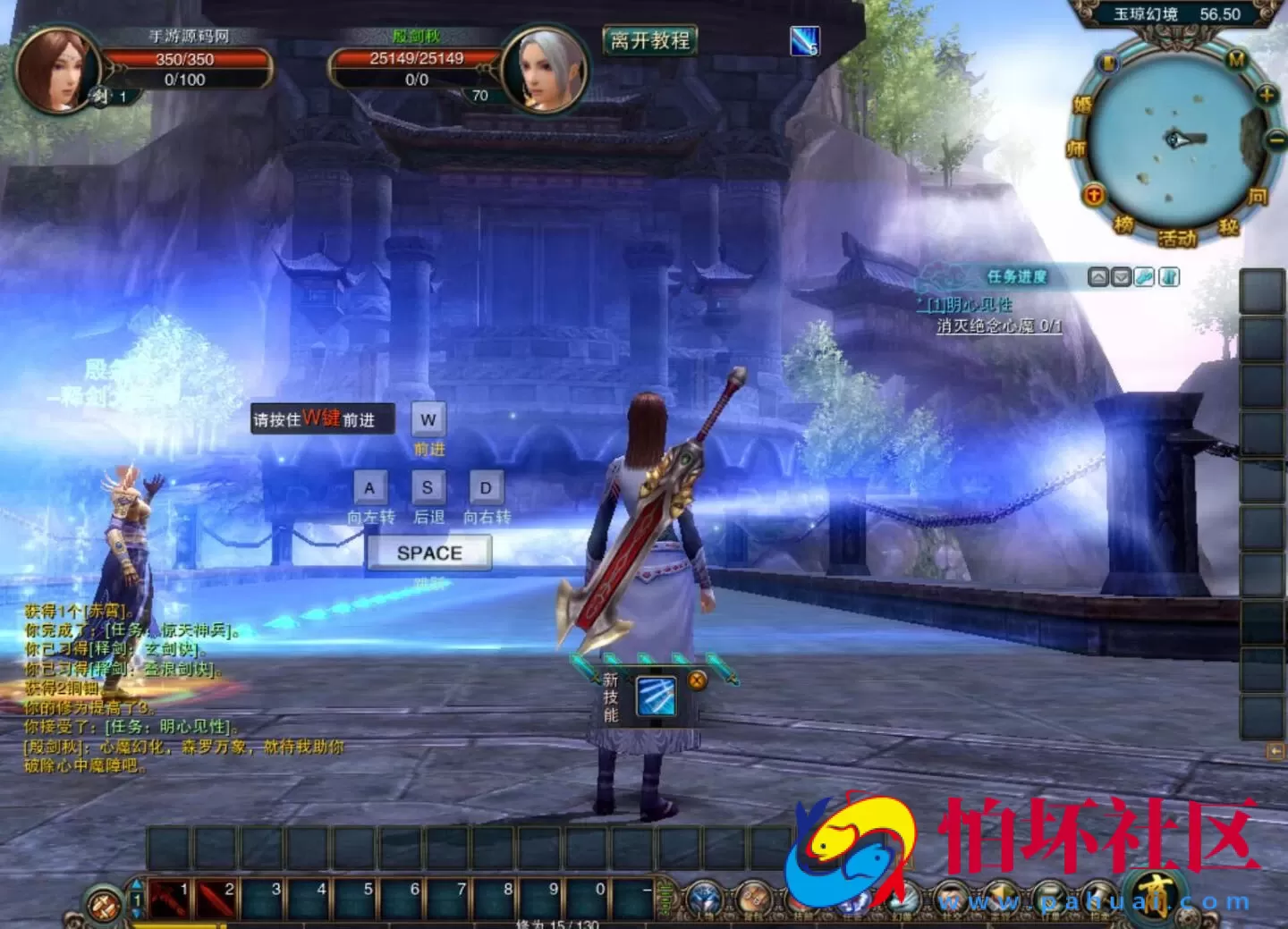Close the new skill popup
Viewport: 1288px width, 929px height.
click(697, 680)
